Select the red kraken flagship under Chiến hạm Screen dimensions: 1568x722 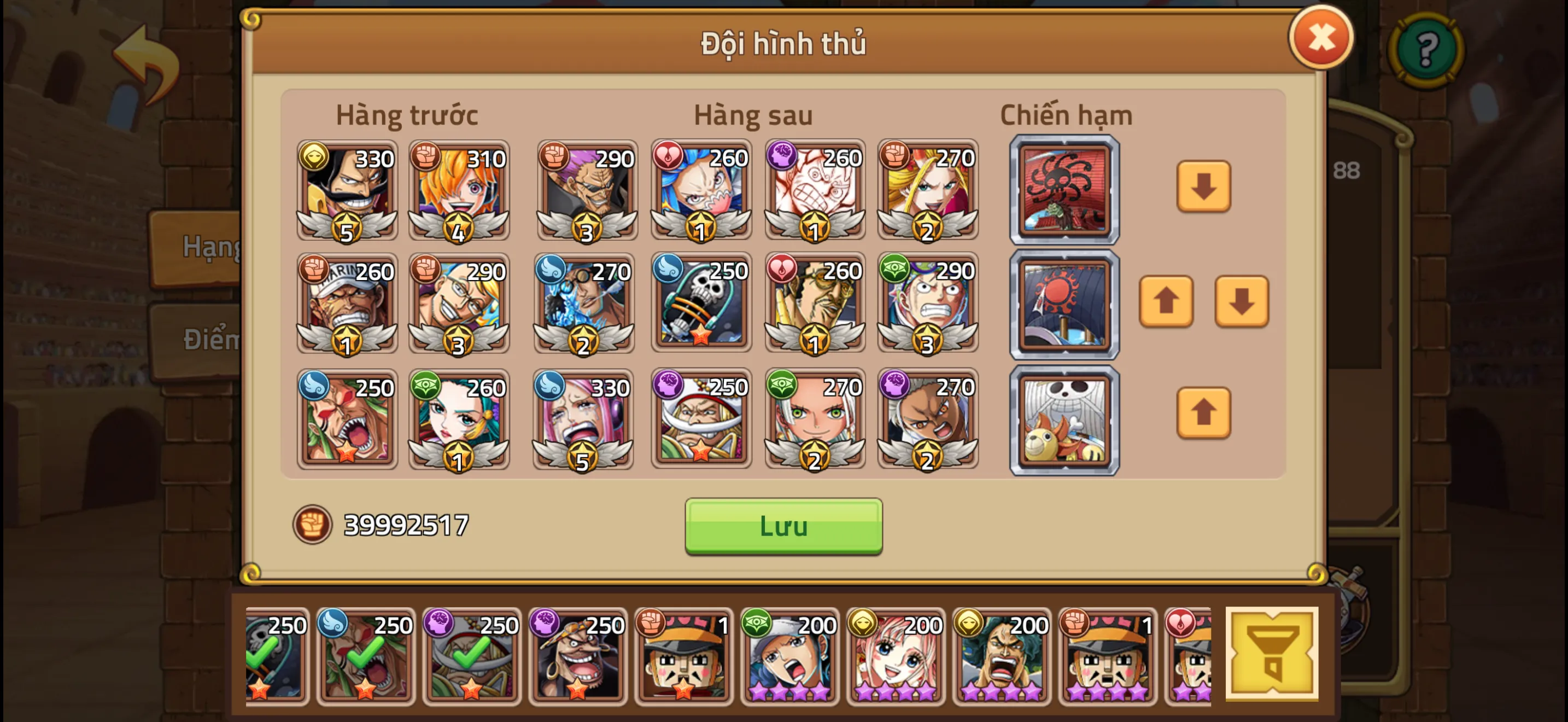pos(1064,189)
